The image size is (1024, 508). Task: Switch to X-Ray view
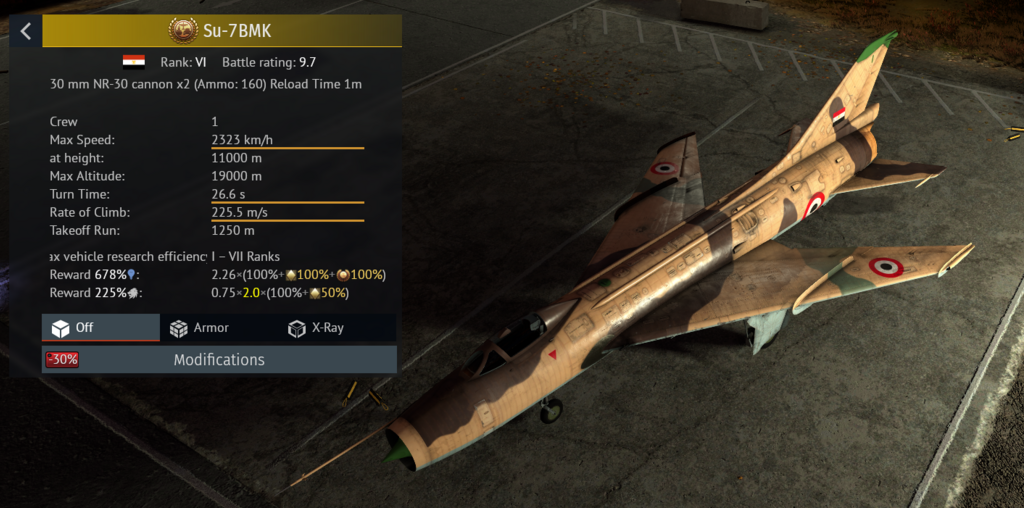316,328
